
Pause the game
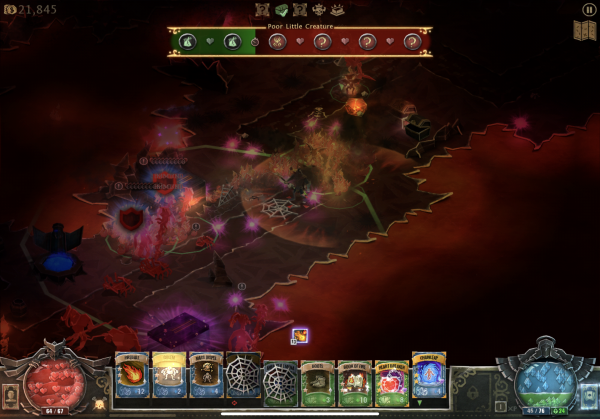pyautogui.click(x=588, y=9)
